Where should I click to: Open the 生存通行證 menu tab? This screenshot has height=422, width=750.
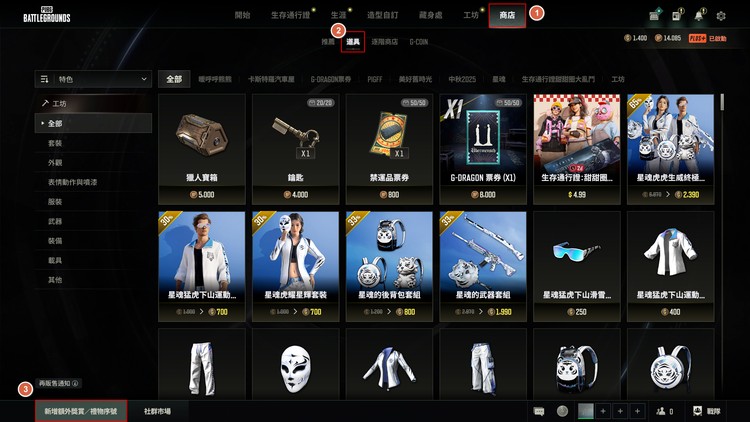coord(290,16)
